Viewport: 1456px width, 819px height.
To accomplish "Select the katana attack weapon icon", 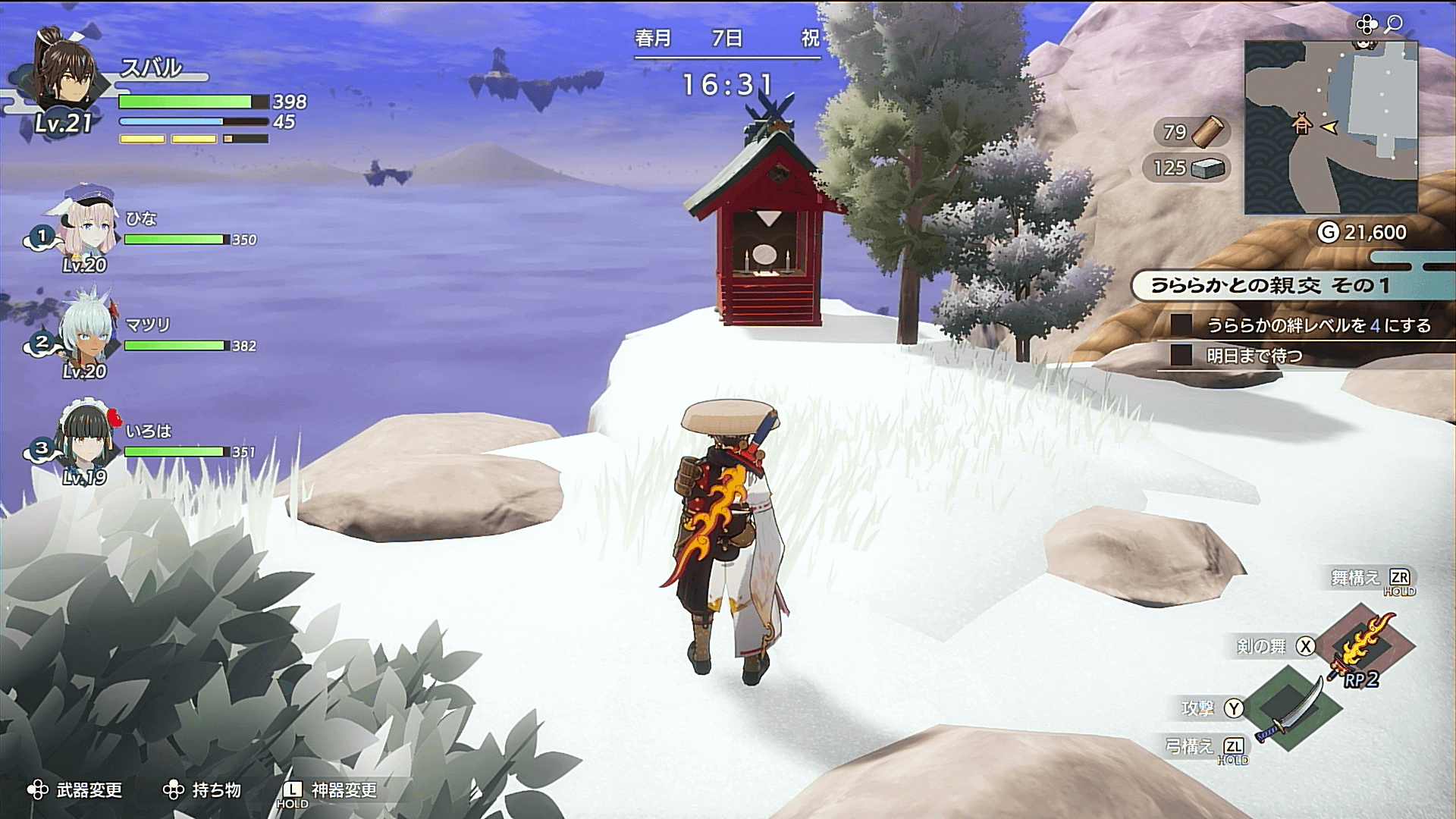I will [x=1291, y=708].
